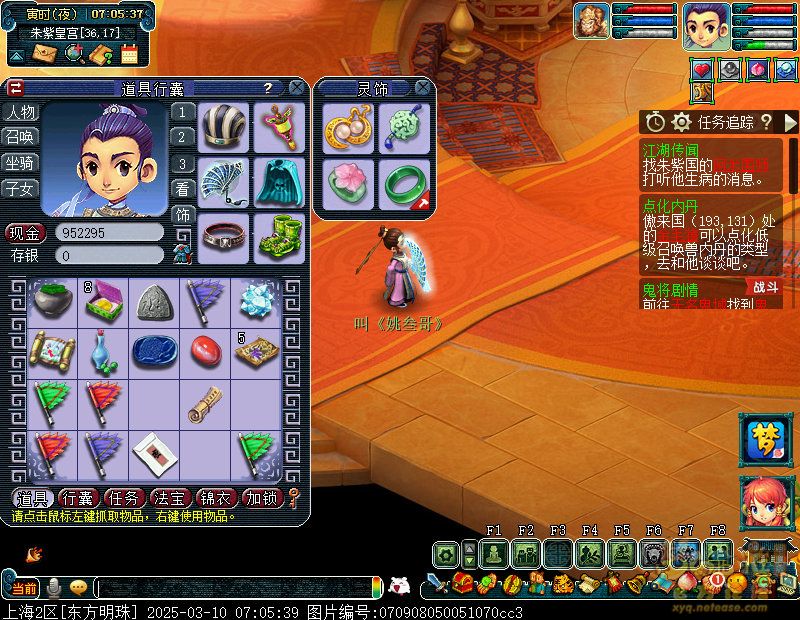Select the pearl earrings accessory slot

tap(349, 128)
